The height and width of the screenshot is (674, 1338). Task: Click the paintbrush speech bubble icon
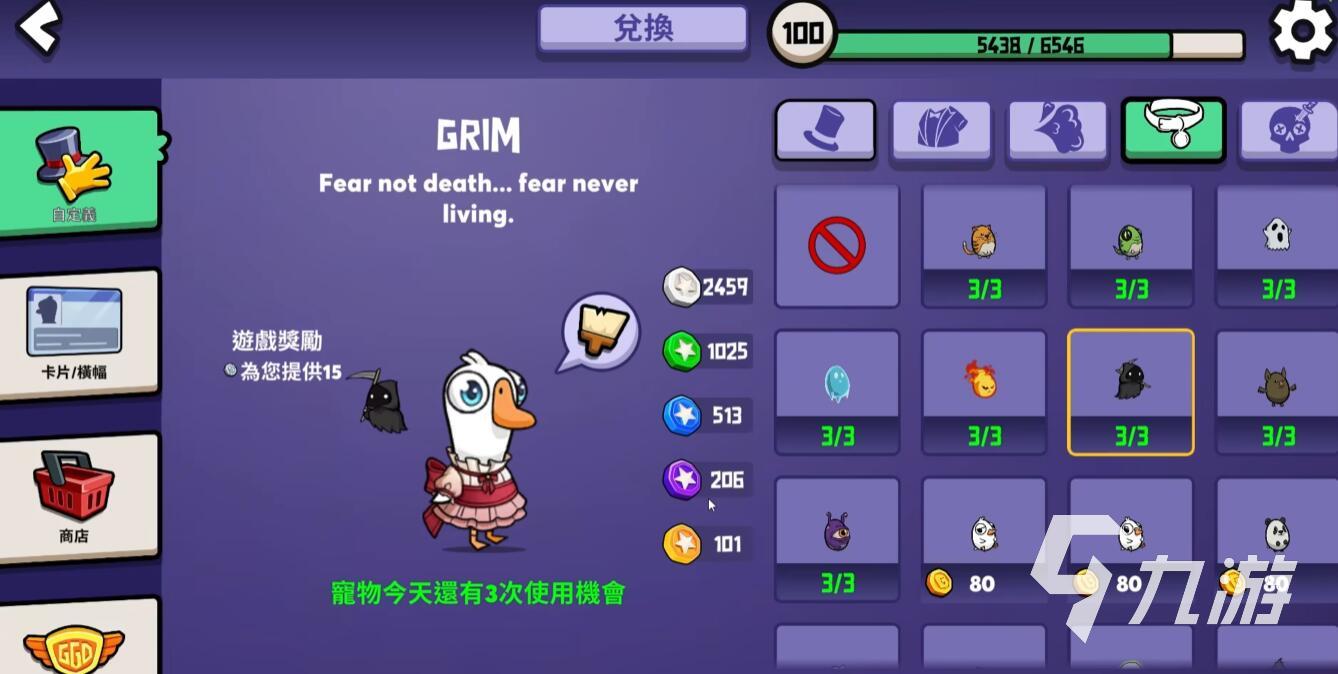[x=600, y=332]
